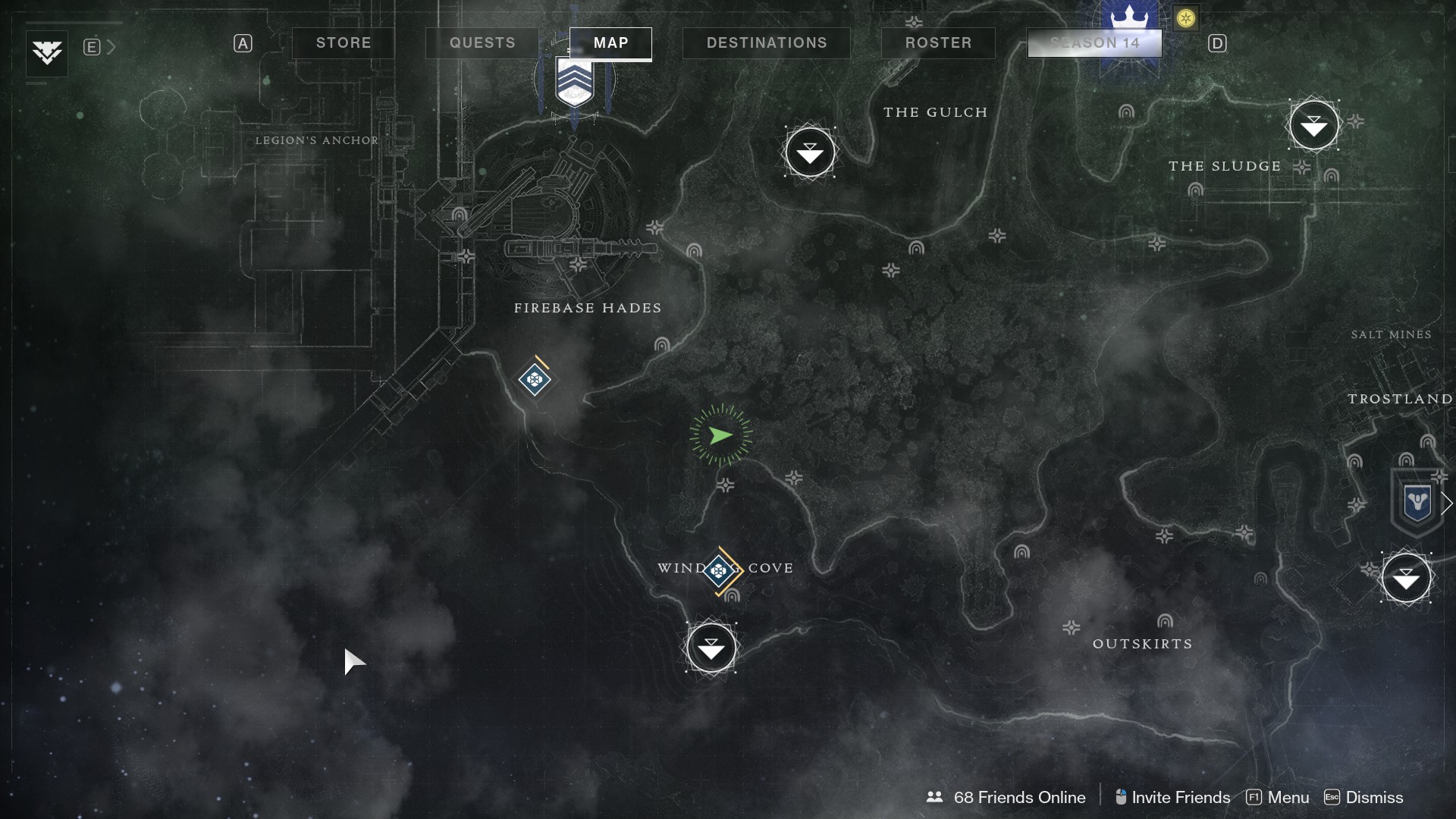Open the seasonal rank banner at top center
The height and width of the screenshot is (819, 1456).
tap(575, 80)
